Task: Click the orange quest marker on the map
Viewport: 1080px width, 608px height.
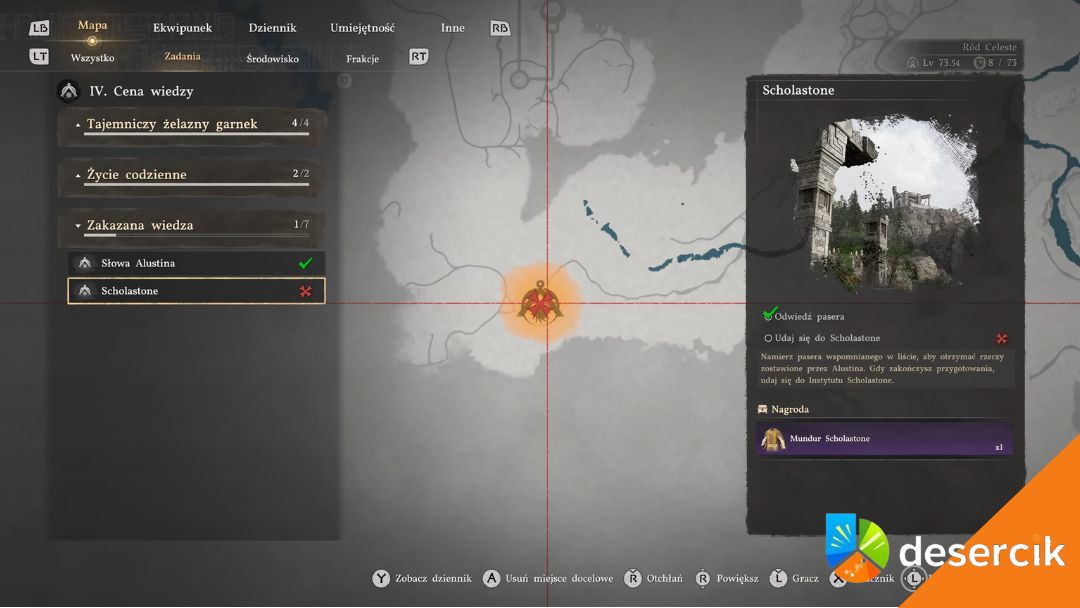Action: coord(540,303)
